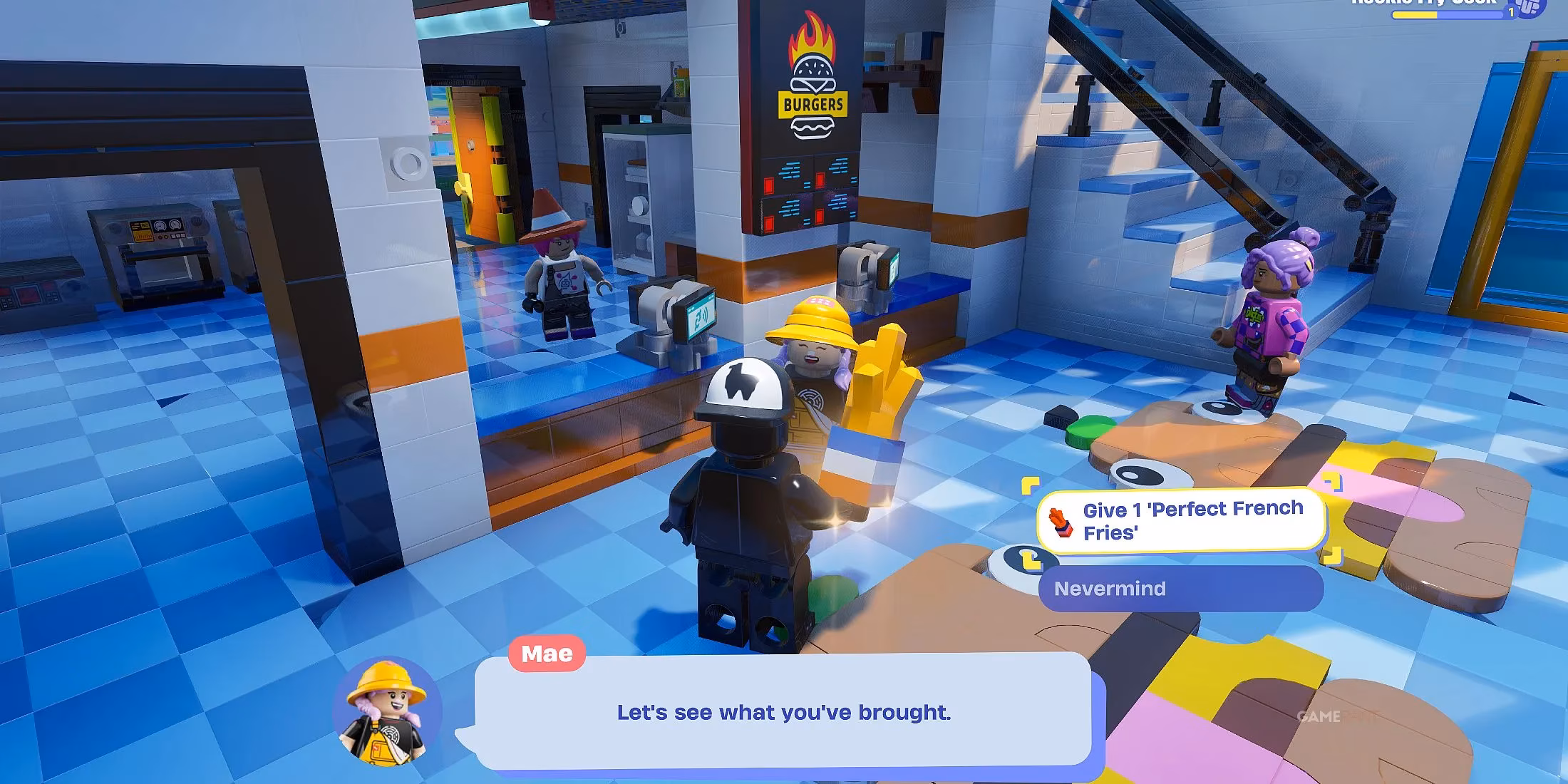The image size is (1568, 784).
Task: Click the Mae name tag label
Action: (546, 653)
